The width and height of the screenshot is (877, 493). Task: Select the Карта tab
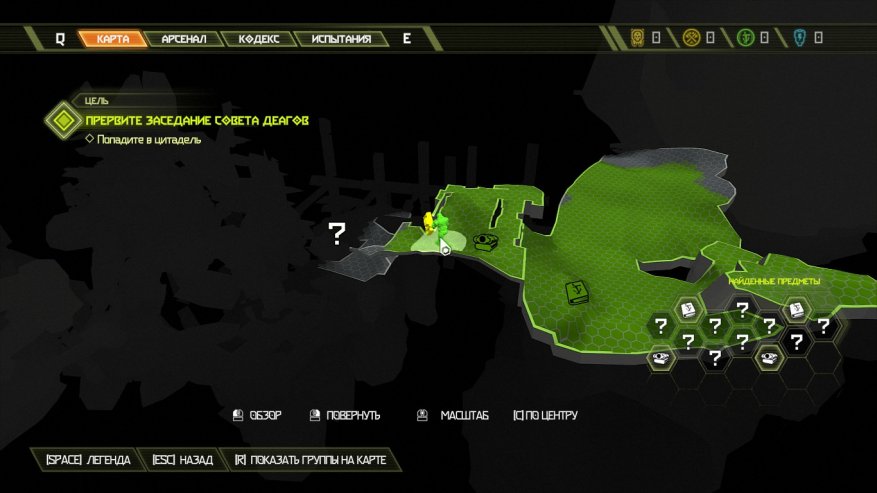pos(113,39)
